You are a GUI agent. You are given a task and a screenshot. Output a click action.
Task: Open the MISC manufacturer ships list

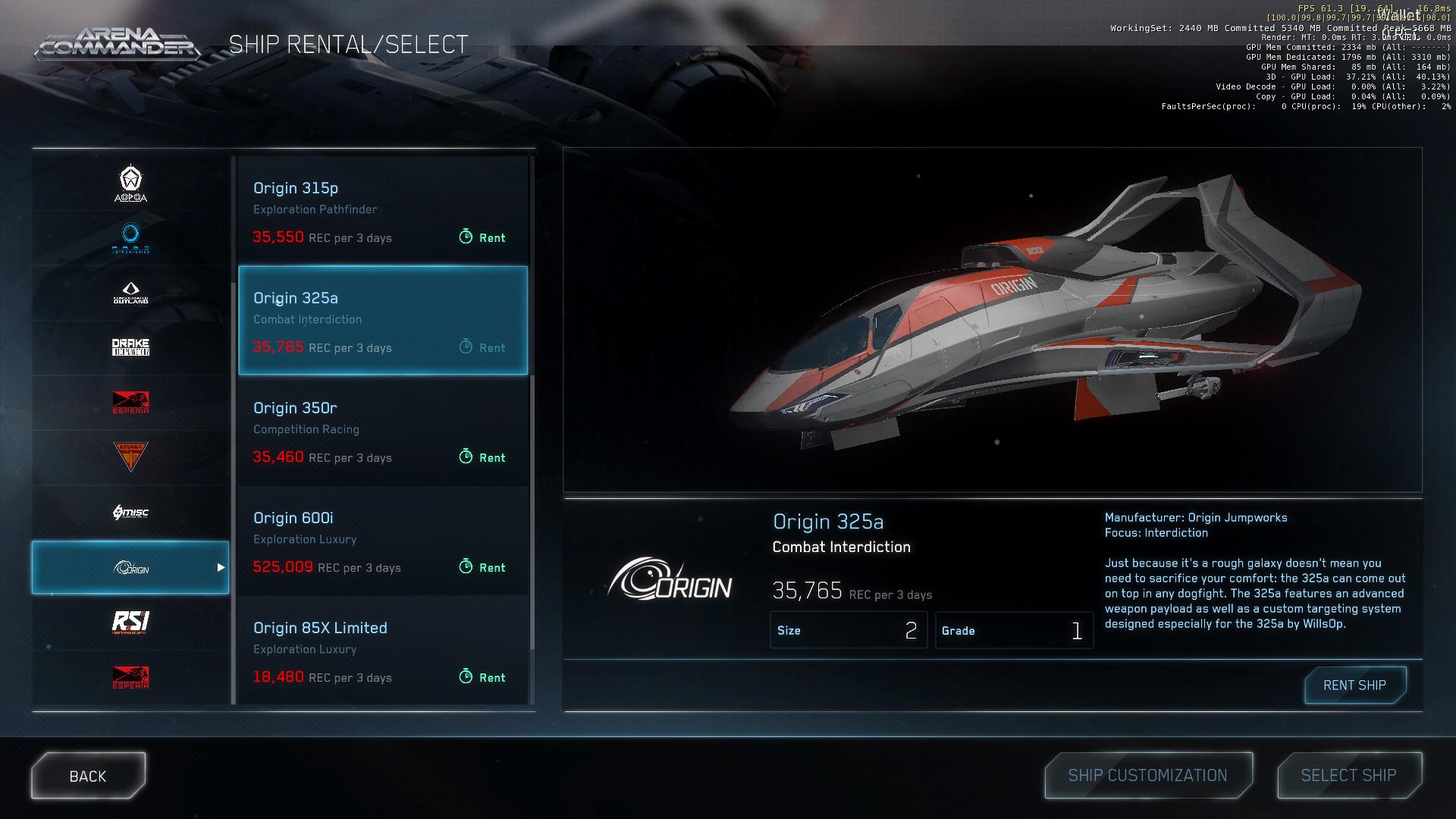[x=130, y=513]
